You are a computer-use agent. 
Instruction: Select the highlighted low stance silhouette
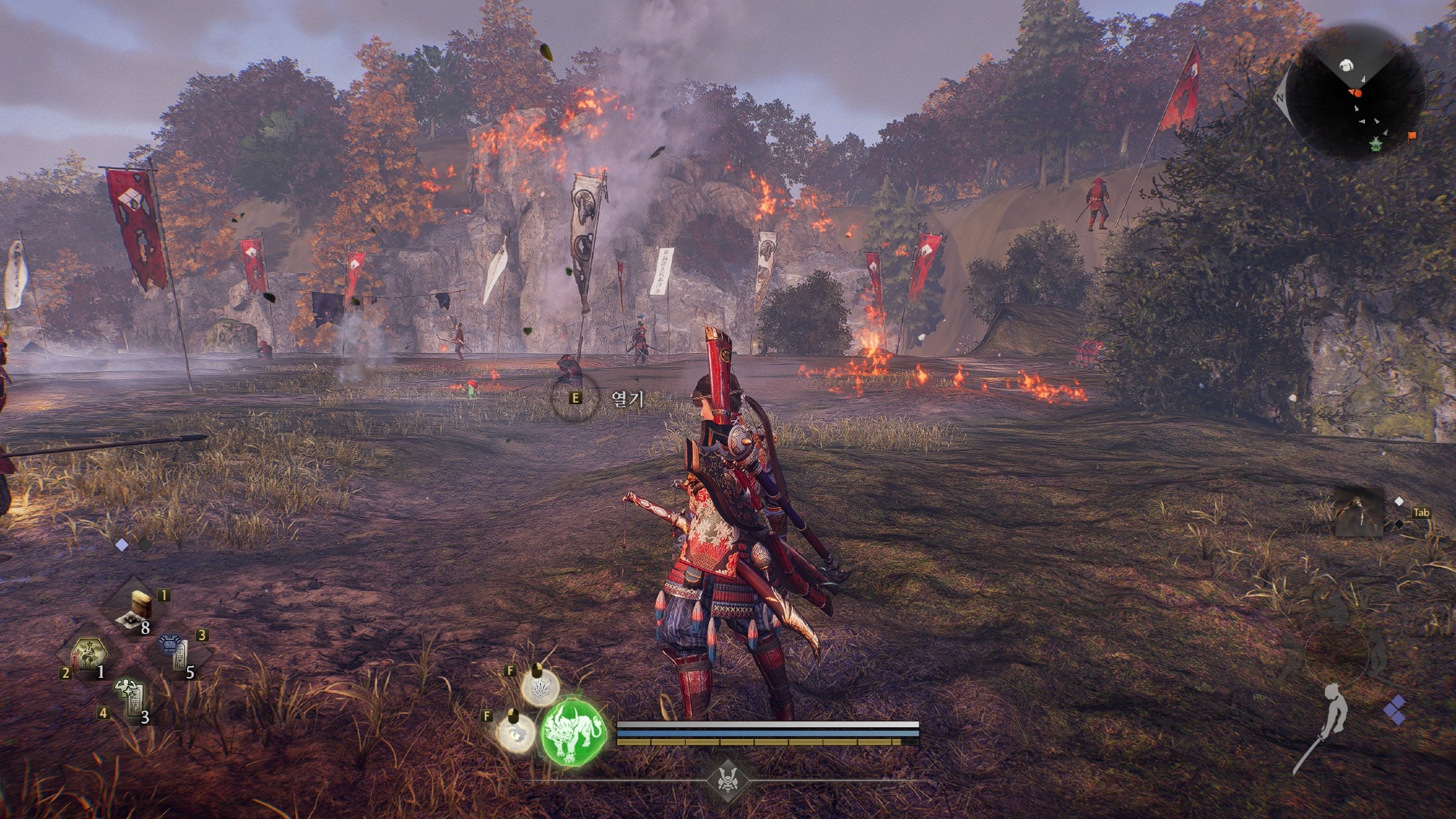(x=1332, y=712)
